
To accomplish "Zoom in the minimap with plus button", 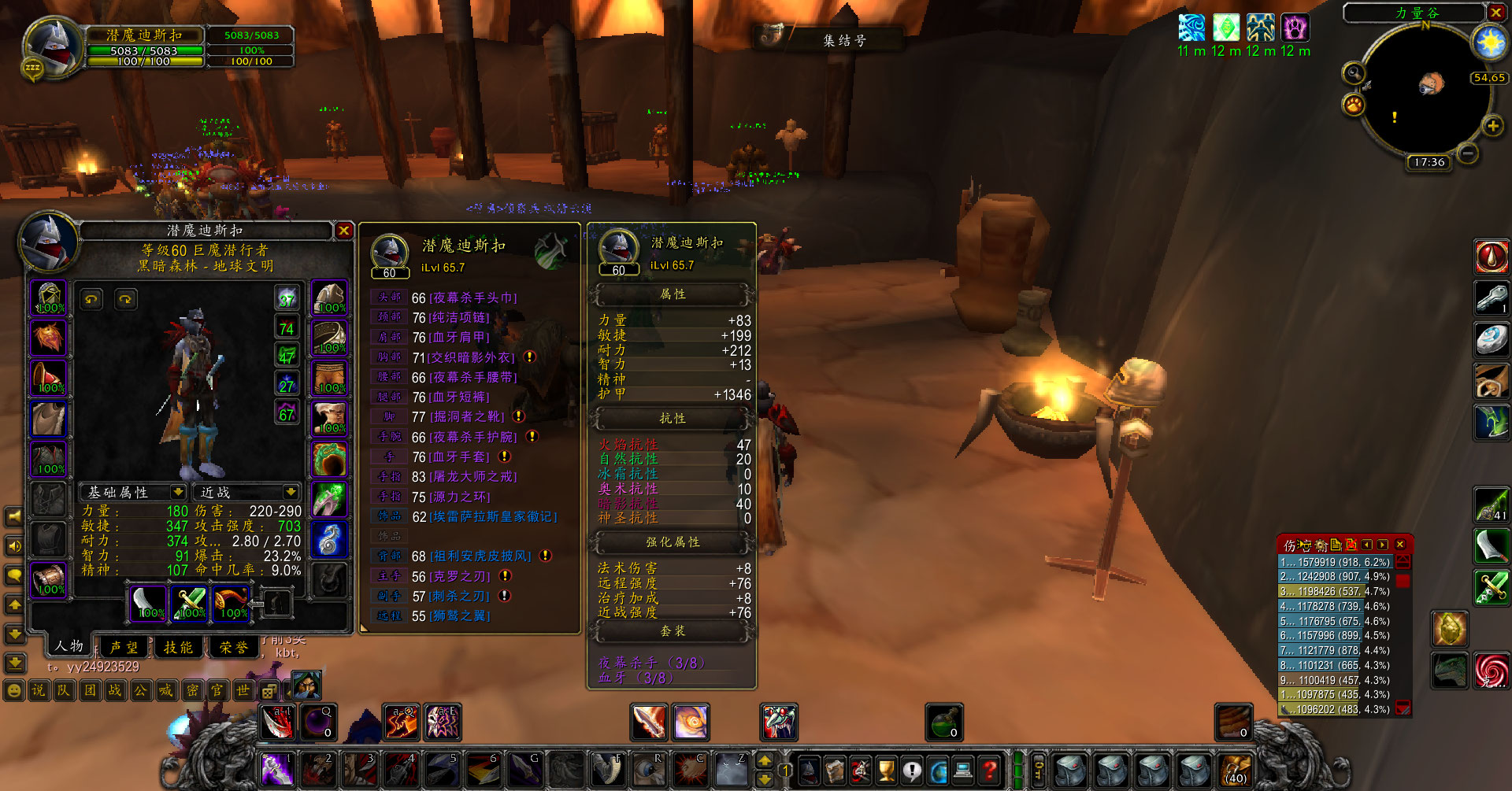I will pyautogui.click(x=1492, y=126).
